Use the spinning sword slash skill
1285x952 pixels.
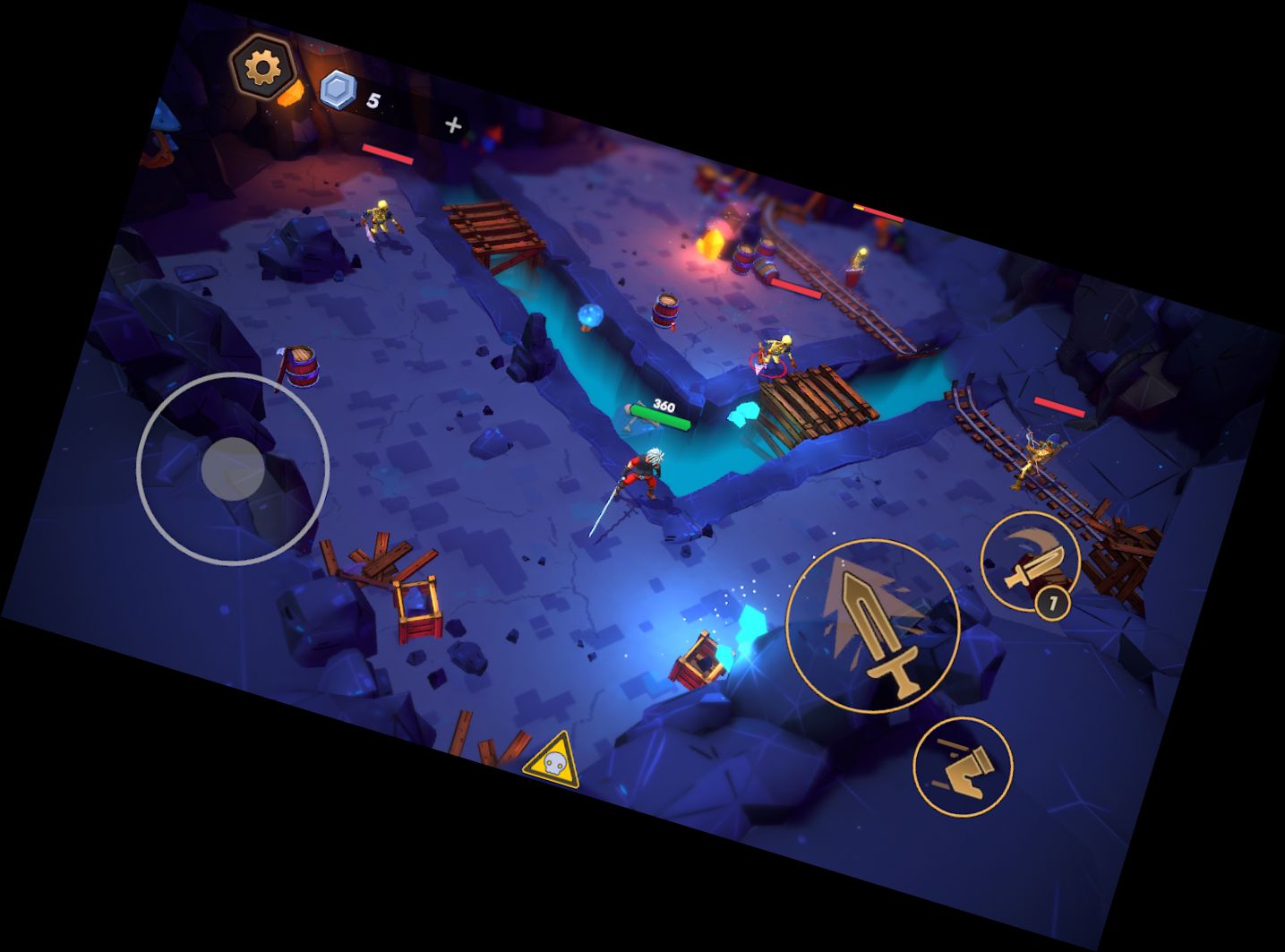click(1030, 561)
